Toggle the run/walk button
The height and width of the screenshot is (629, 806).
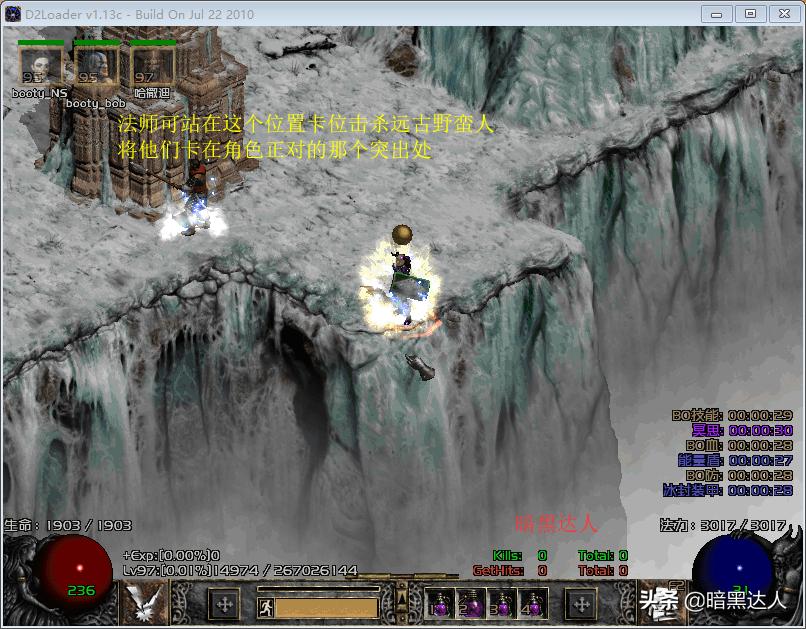click(266, 606)
